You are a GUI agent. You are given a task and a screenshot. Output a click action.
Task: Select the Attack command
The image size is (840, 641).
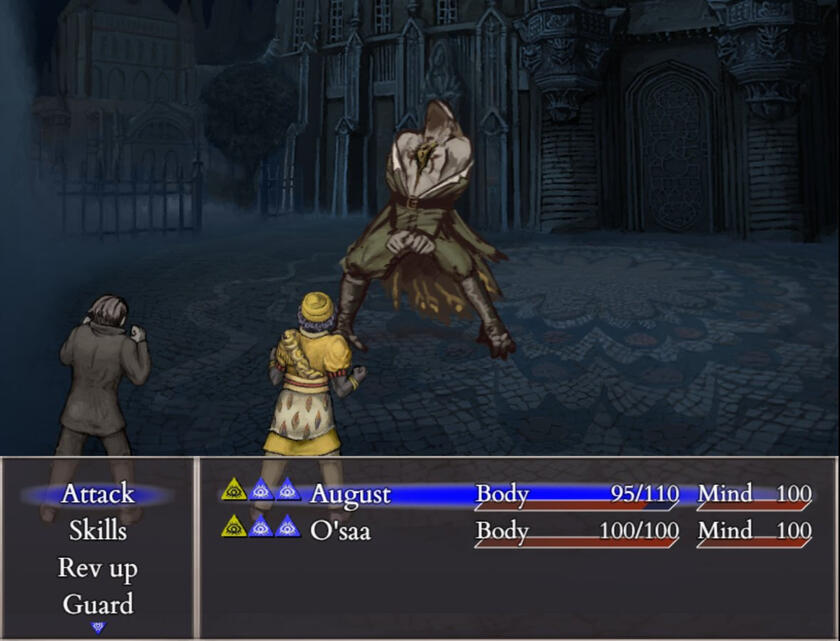(97, 494)
